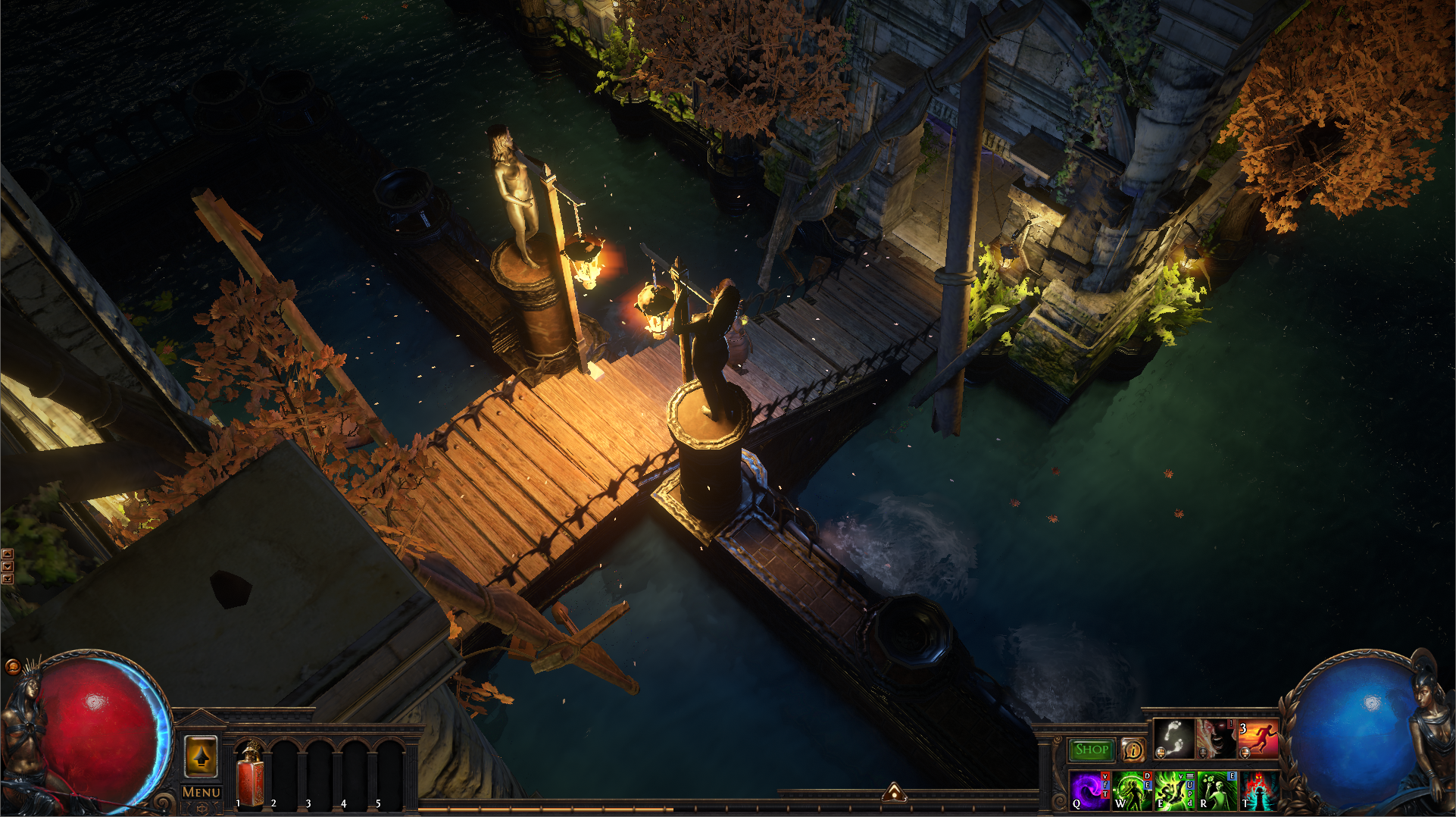The image size is (1456, 817).
Task: Click the gold arrow marker on the experience bar
Action: 894,792
